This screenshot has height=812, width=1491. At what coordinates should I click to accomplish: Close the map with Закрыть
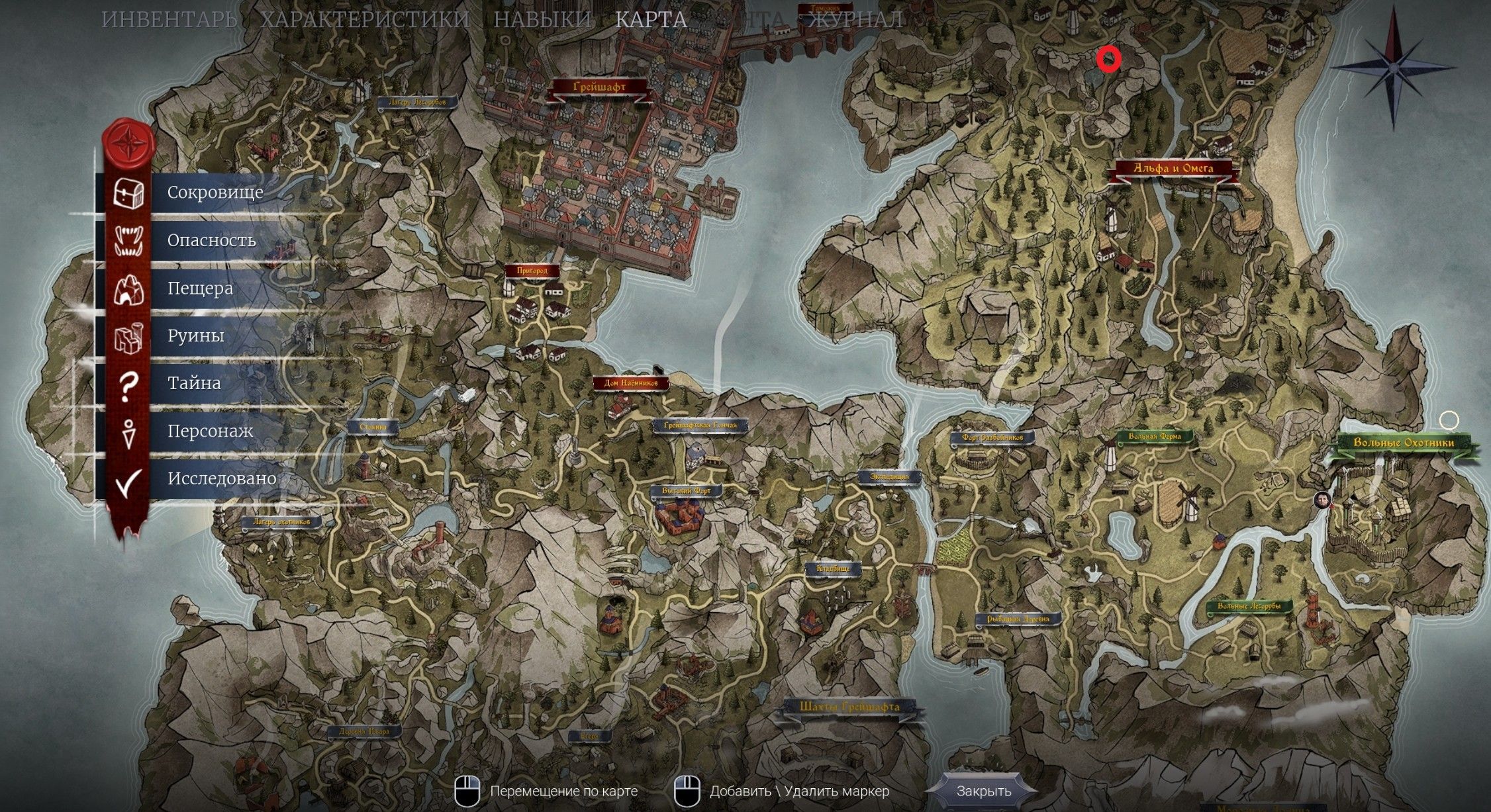coord(984,791)
